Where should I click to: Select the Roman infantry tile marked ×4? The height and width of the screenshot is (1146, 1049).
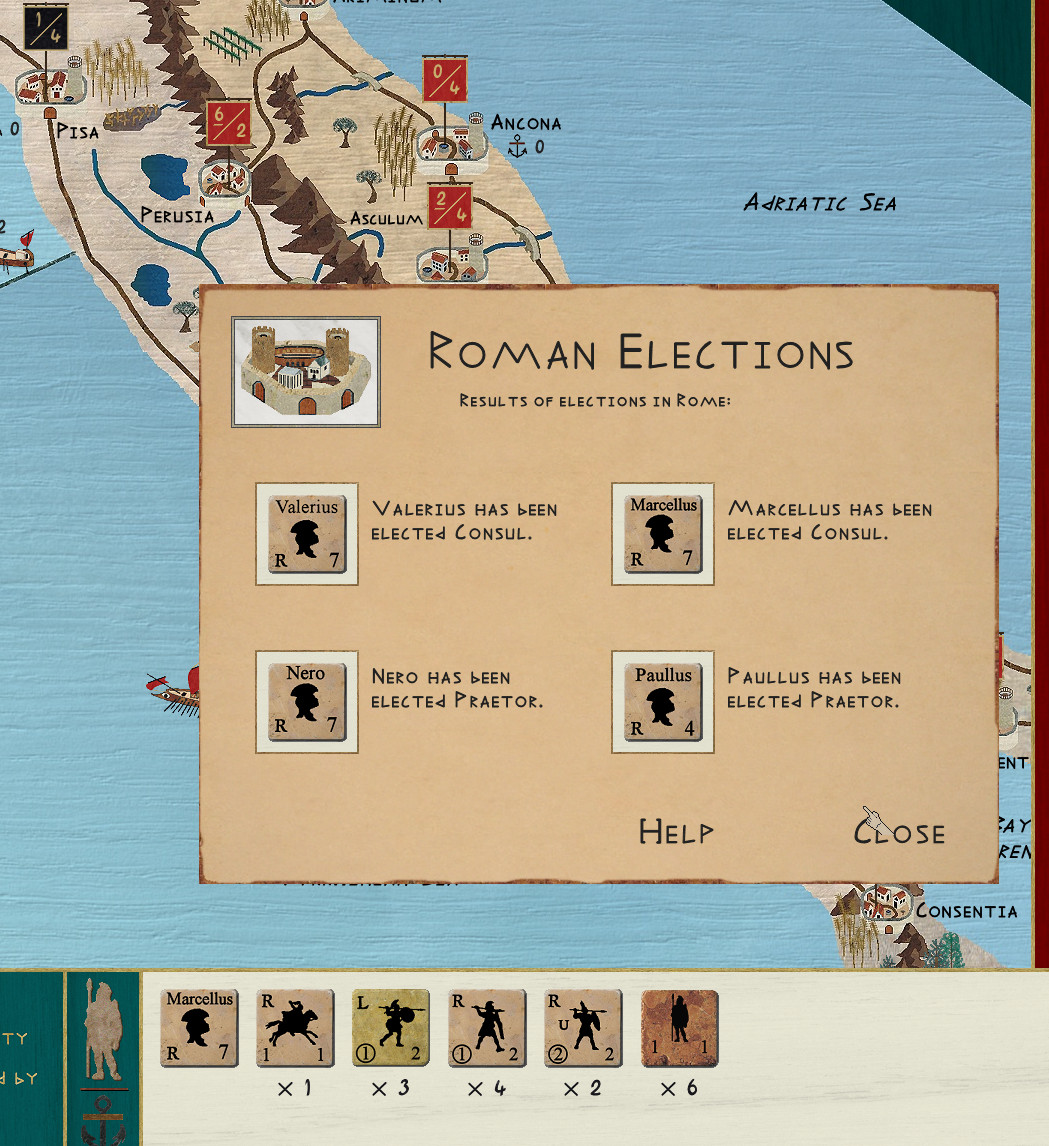pyautogui.click(x=487, y=1030)
